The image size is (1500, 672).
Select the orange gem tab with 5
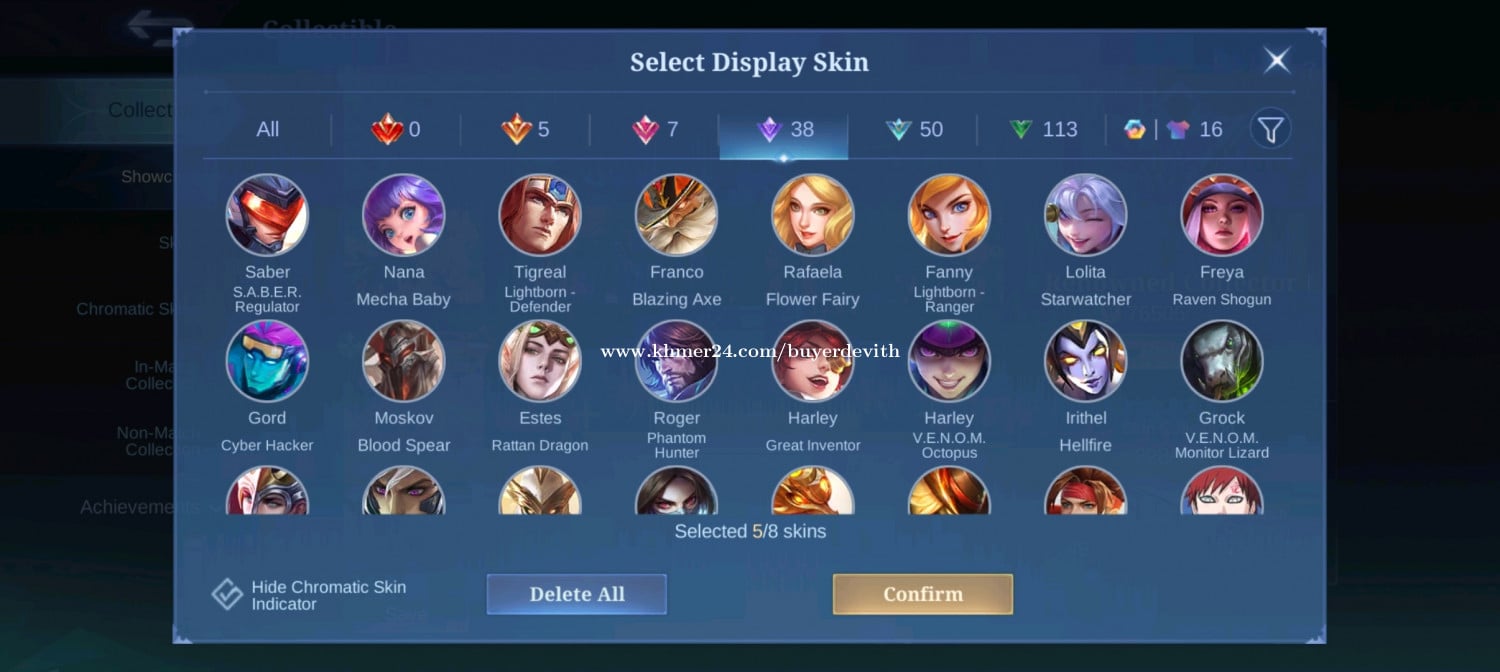click(525, 130)
